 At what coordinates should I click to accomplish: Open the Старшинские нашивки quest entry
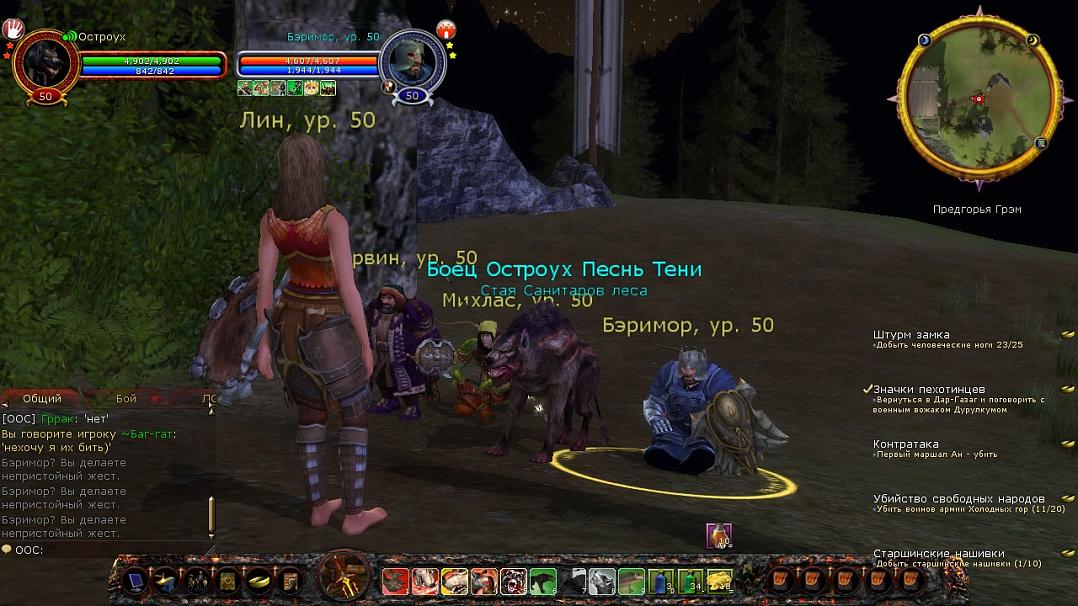pyautogui.click(x=938, y=553)
